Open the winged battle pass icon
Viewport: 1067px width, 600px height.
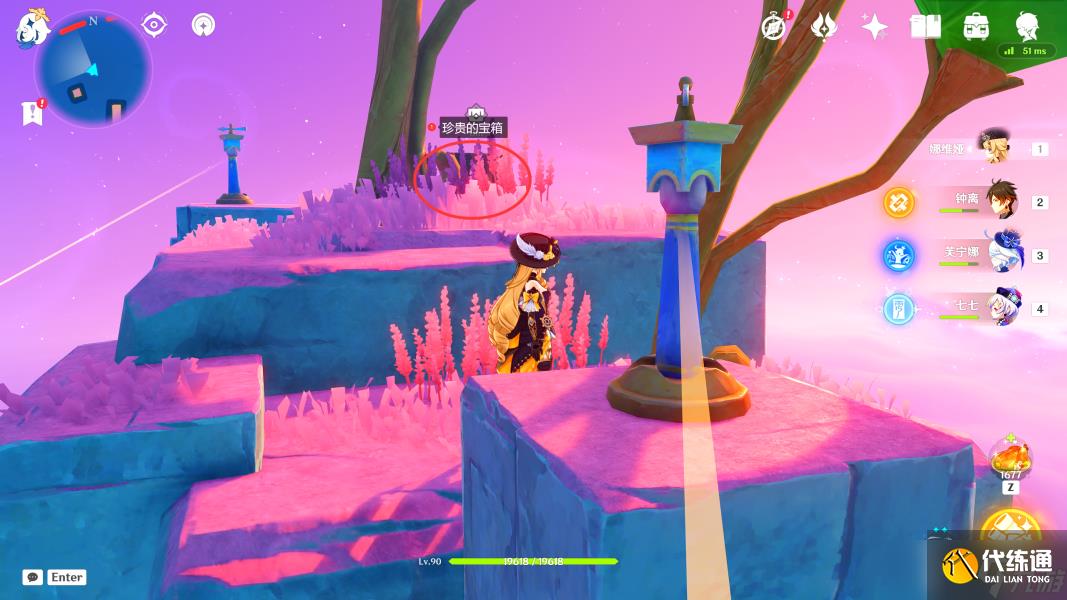(823, 27)
